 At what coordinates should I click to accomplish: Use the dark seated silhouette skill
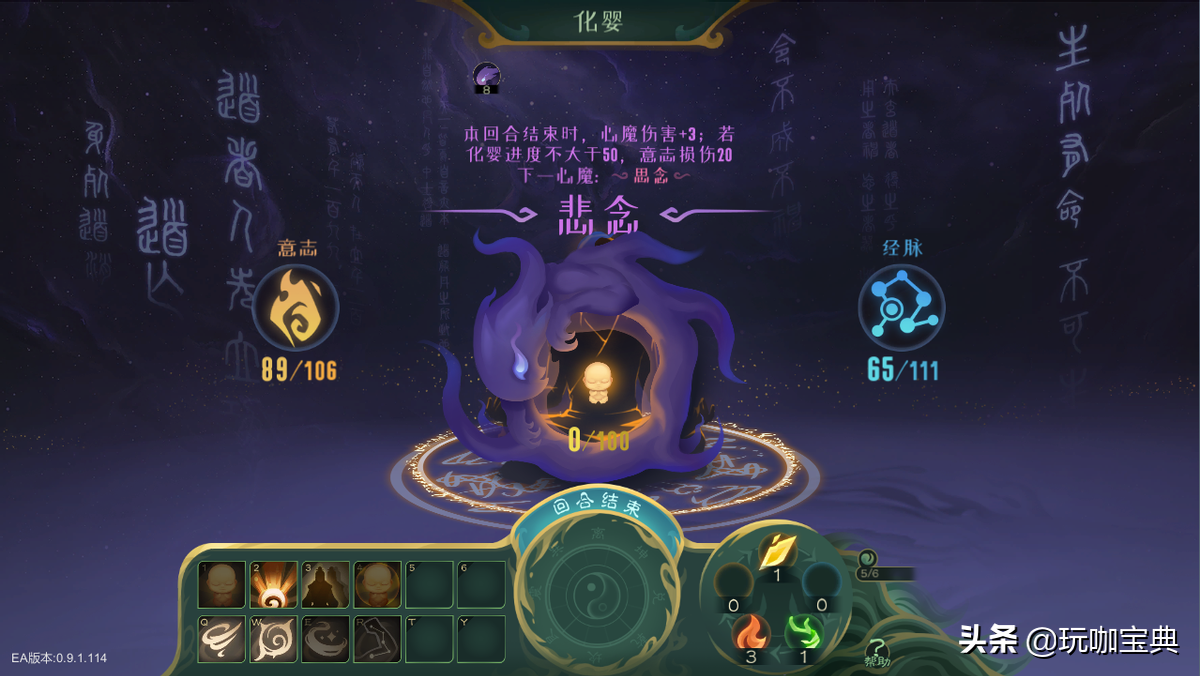pyautogui.click(x=325, y=585)
